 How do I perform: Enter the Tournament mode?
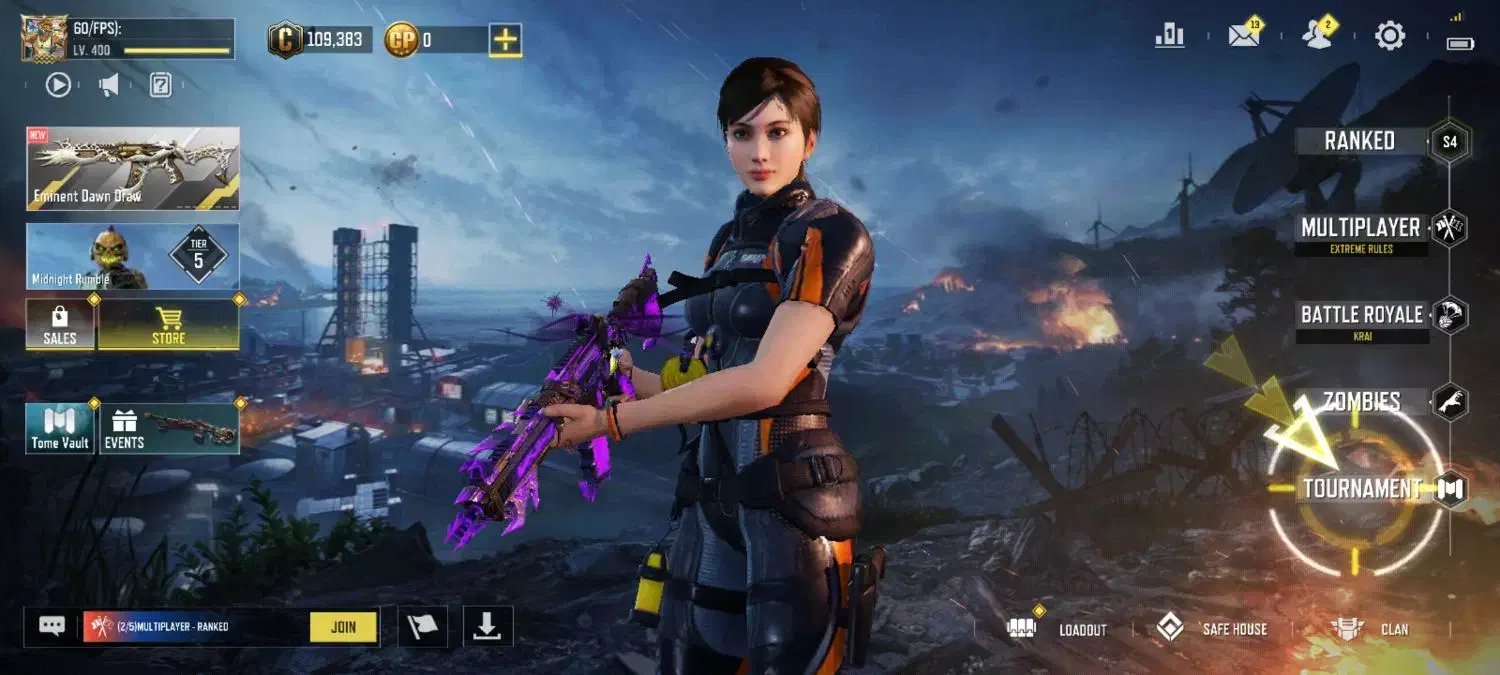[x=1362, y=489]
